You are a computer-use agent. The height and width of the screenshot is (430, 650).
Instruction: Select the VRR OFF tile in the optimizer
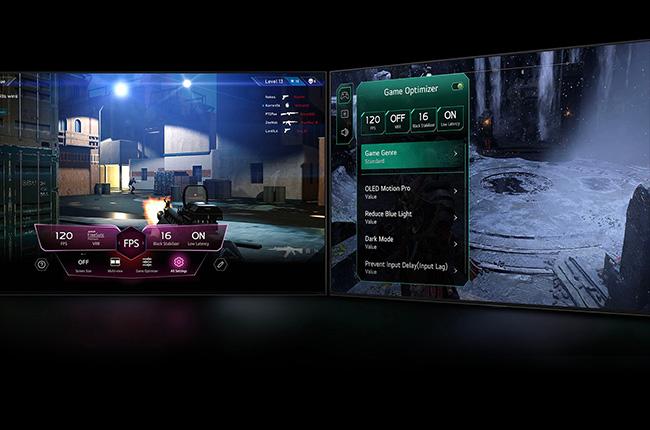[x=395, y=119]
